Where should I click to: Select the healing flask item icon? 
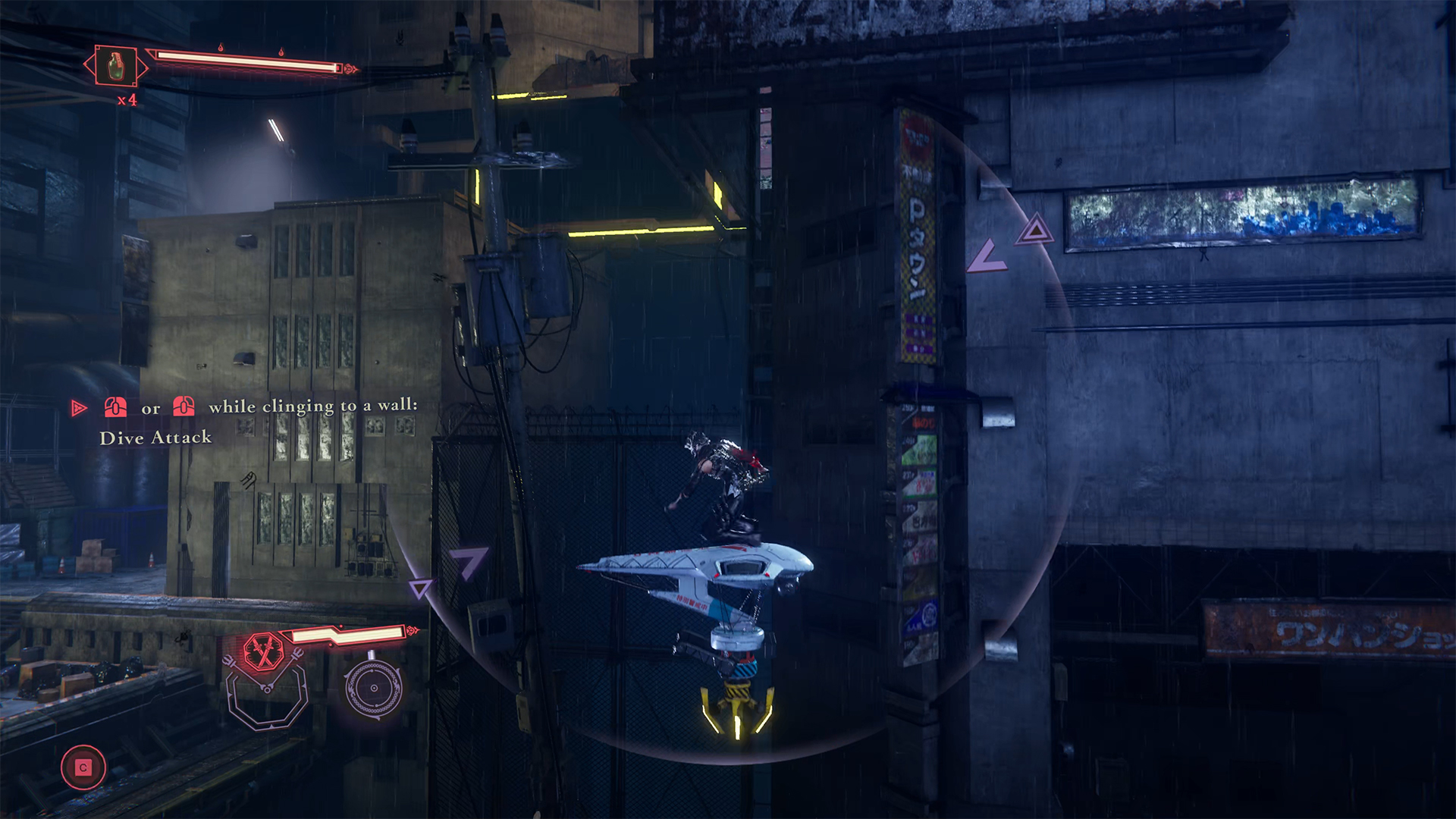116,66
